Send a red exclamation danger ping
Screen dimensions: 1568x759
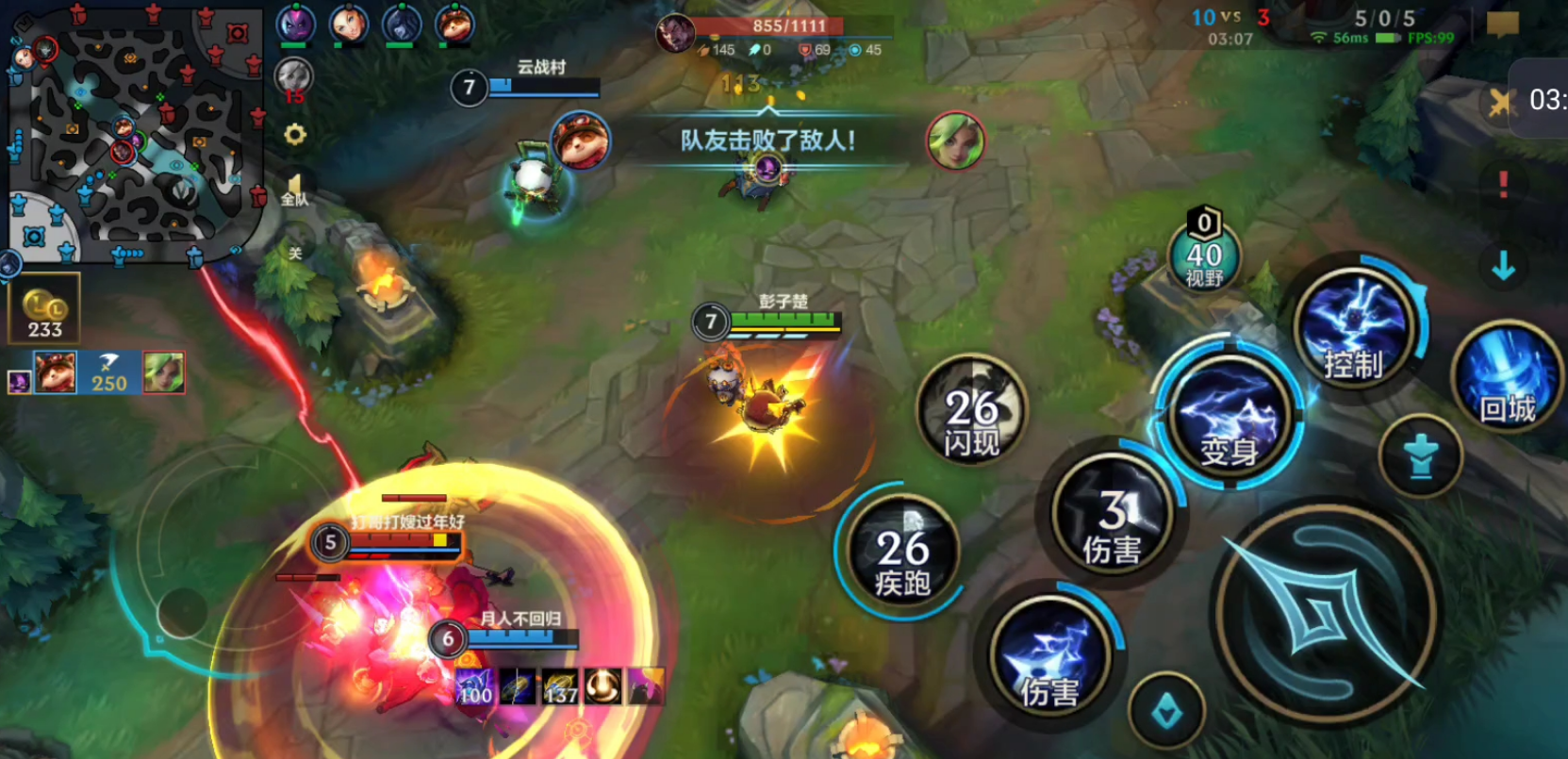[x=1503, y=184]
